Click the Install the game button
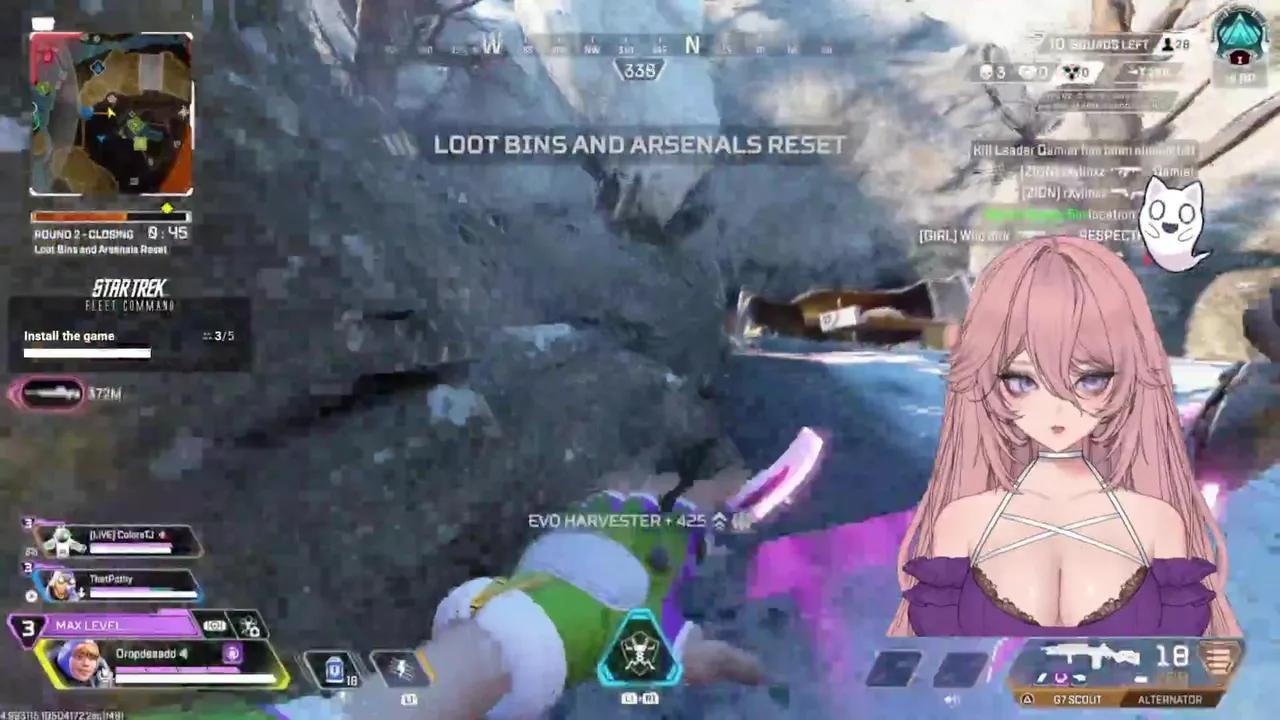Screen dimensions: 1280x720 click(69, 336)
